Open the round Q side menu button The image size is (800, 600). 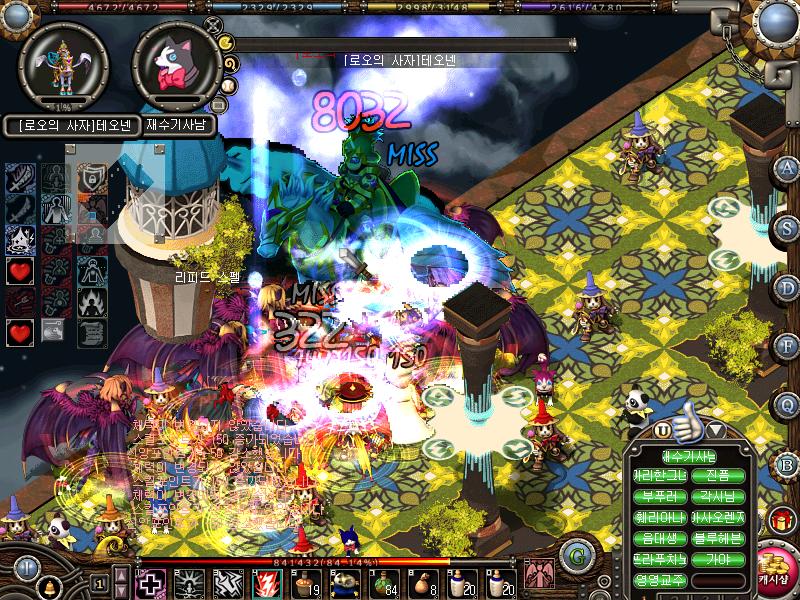[x=786, y=403]
